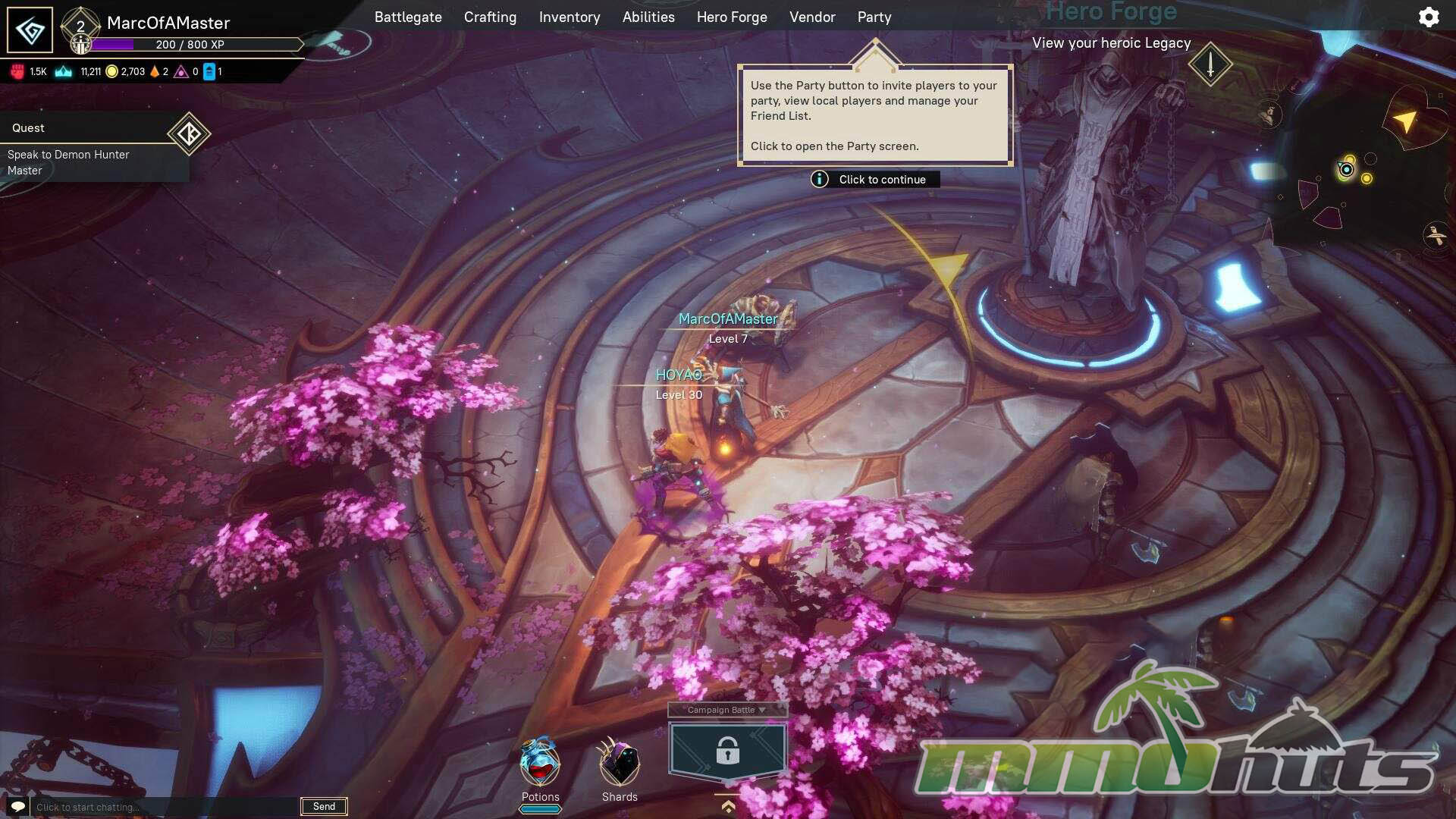Send the chat message

pyautogui.click(x=324, y=806)
